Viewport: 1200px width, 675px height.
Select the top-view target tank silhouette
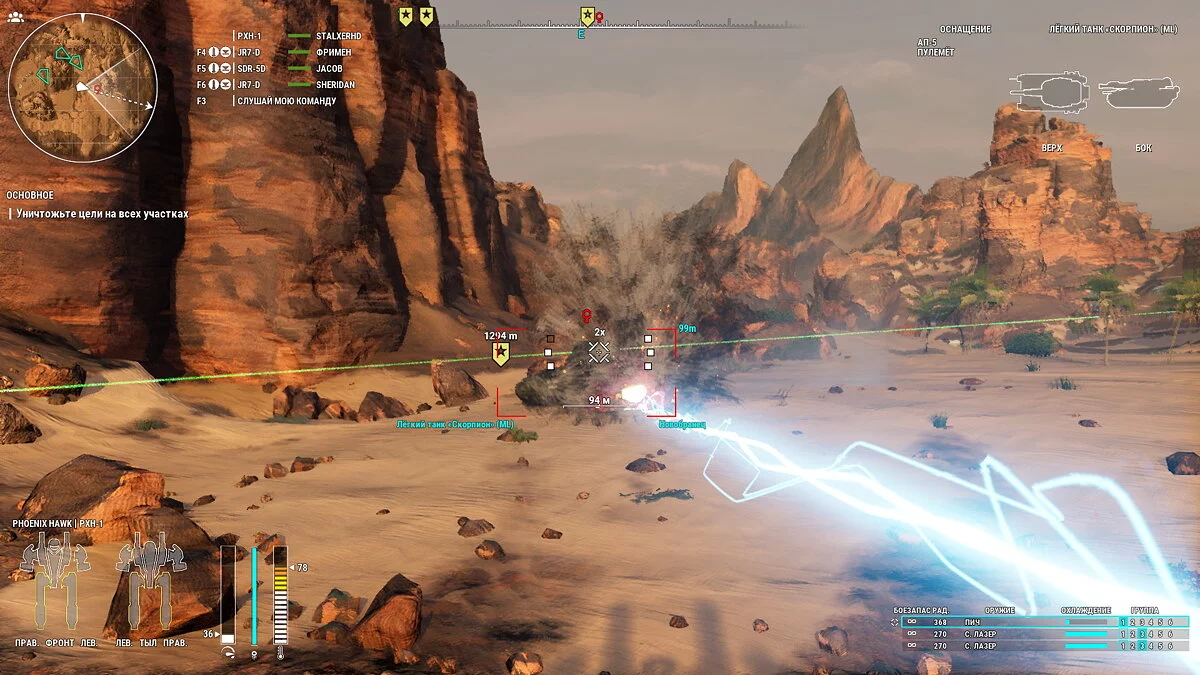pyautogui.click(x=1050, y=92)
